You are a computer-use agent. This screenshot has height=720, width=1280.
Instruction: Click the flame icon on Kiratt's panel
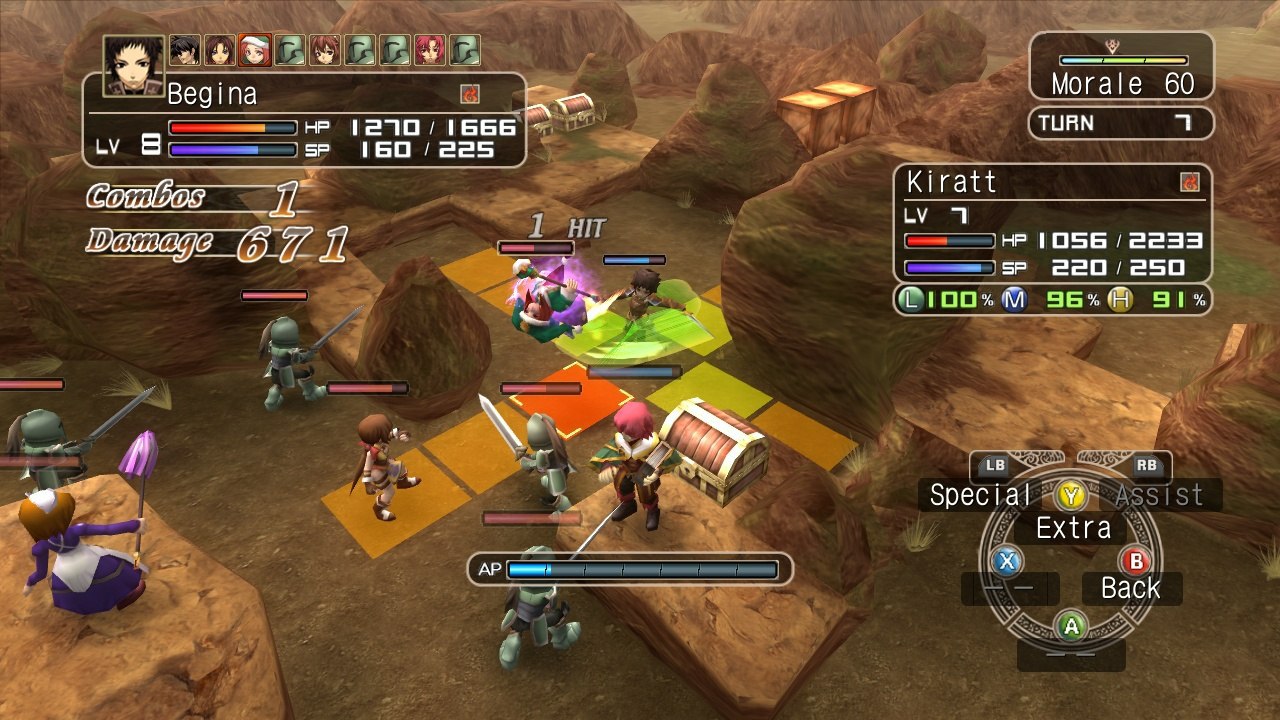coord(1188,182)
